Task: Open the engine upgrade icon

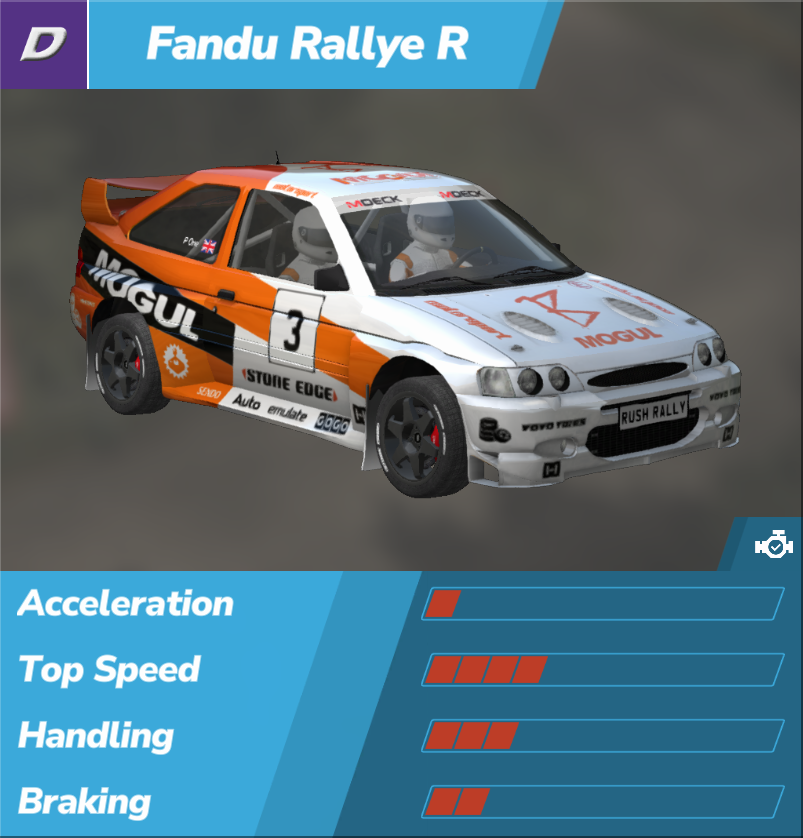Action: pos(773,546)
